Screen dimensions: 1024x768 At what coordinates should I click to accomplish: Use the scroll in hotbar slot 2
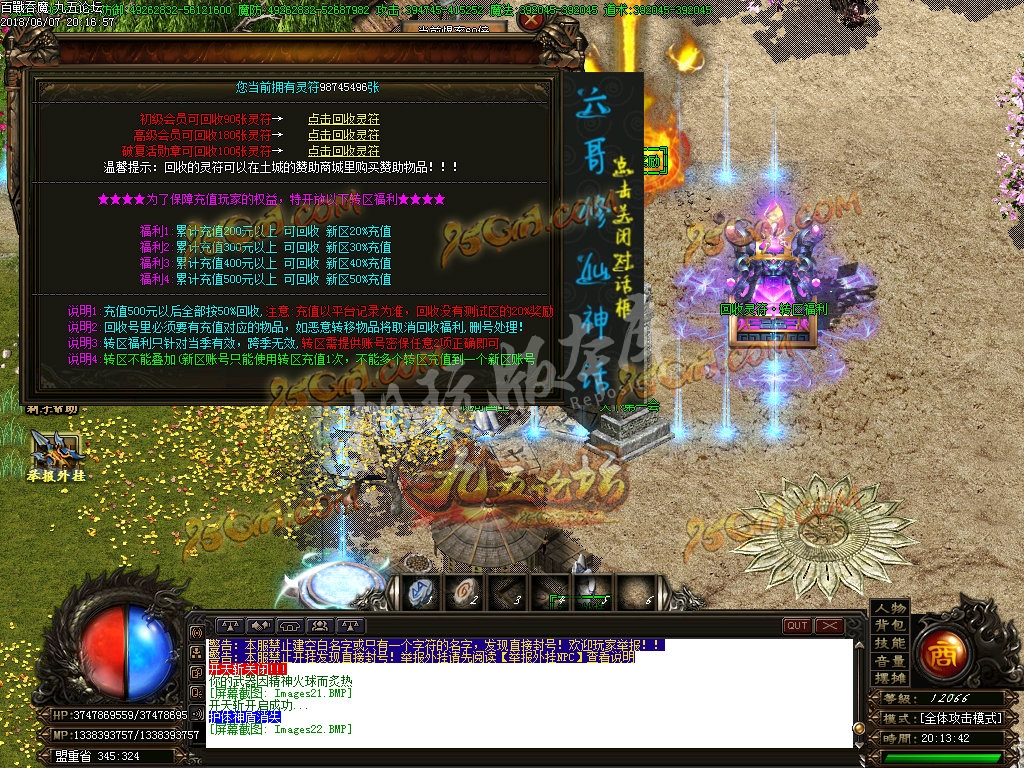point(462,593)
